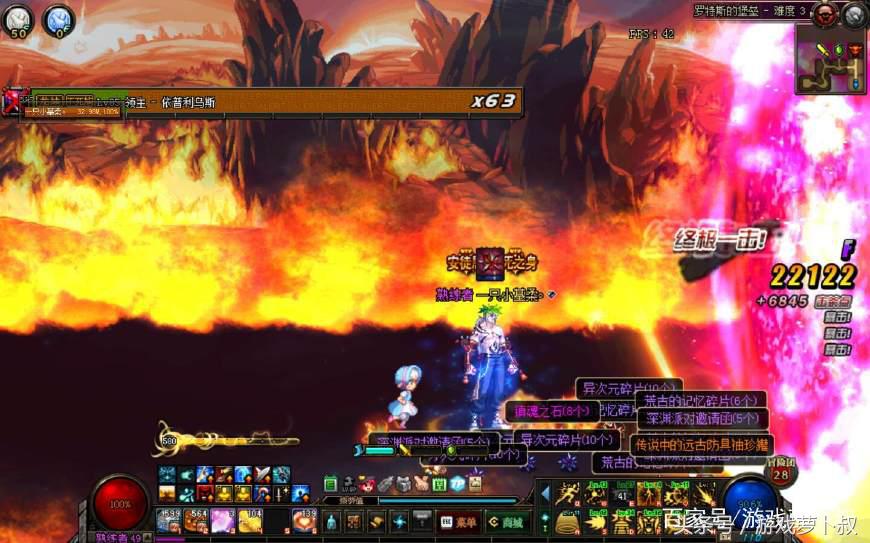The height and width of the screenshot is (543, 870).
Task: Click the gray round icon beside the skull
Action: [854, 13]
